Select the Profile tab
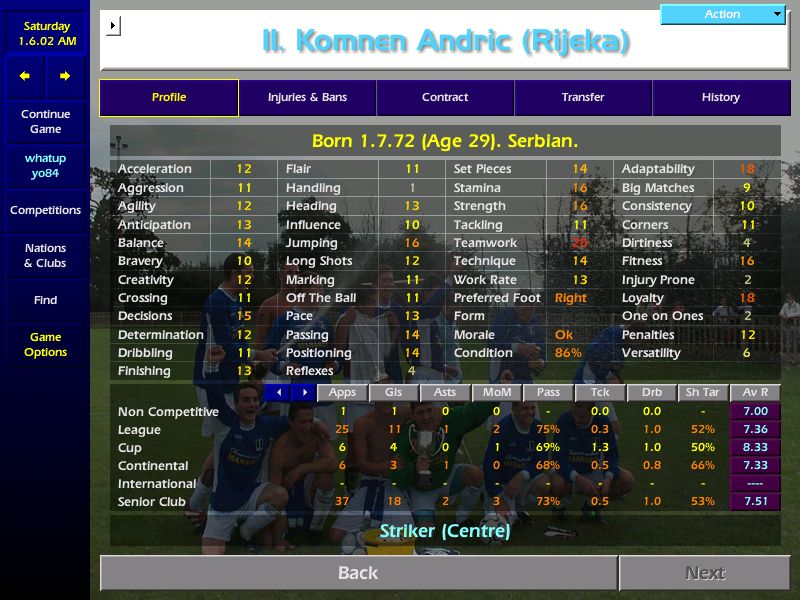The image size is (800, 600). tap(169, 98)
